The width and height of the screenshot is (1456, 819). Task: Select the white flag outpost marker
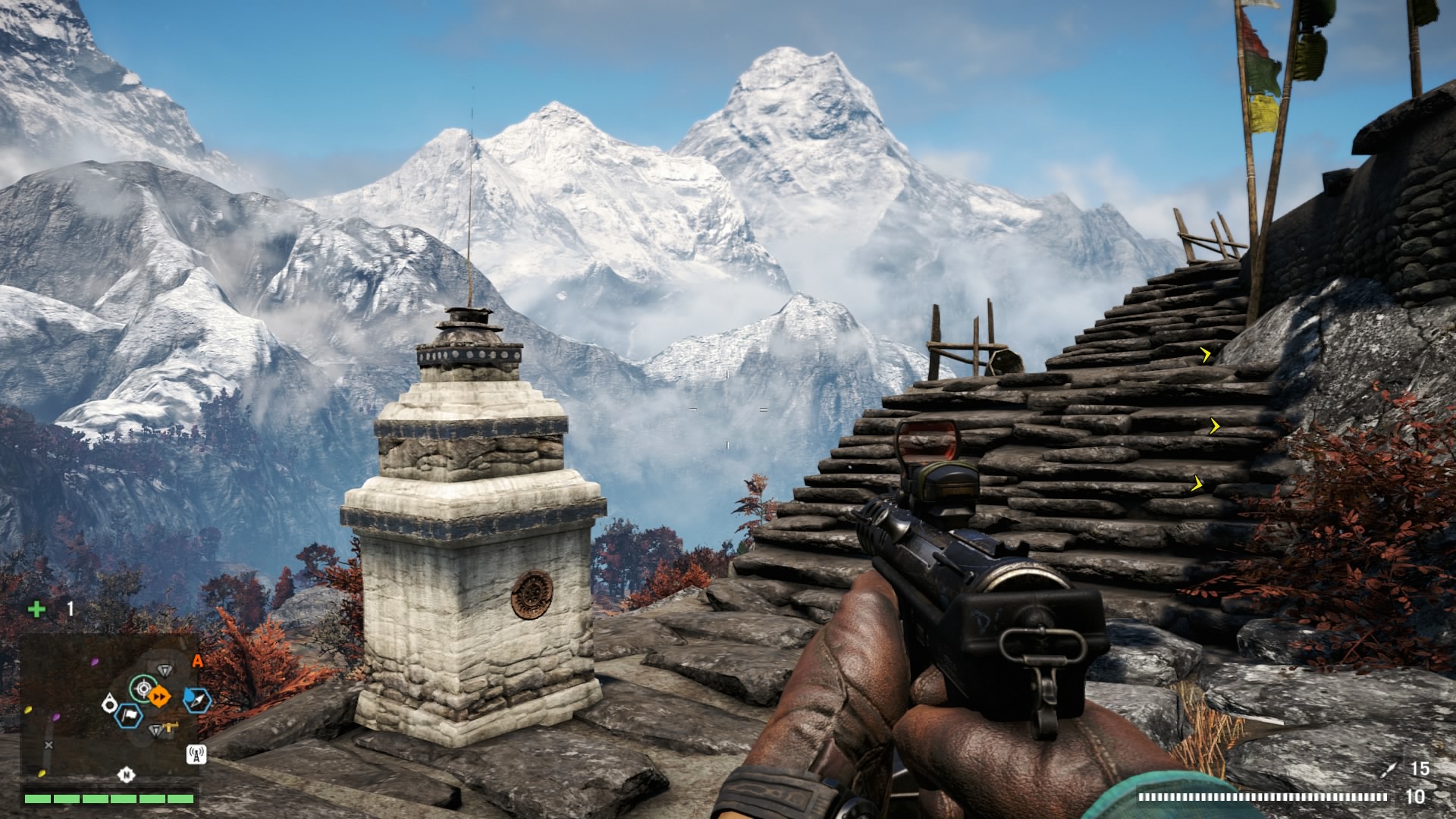(130, 715)
